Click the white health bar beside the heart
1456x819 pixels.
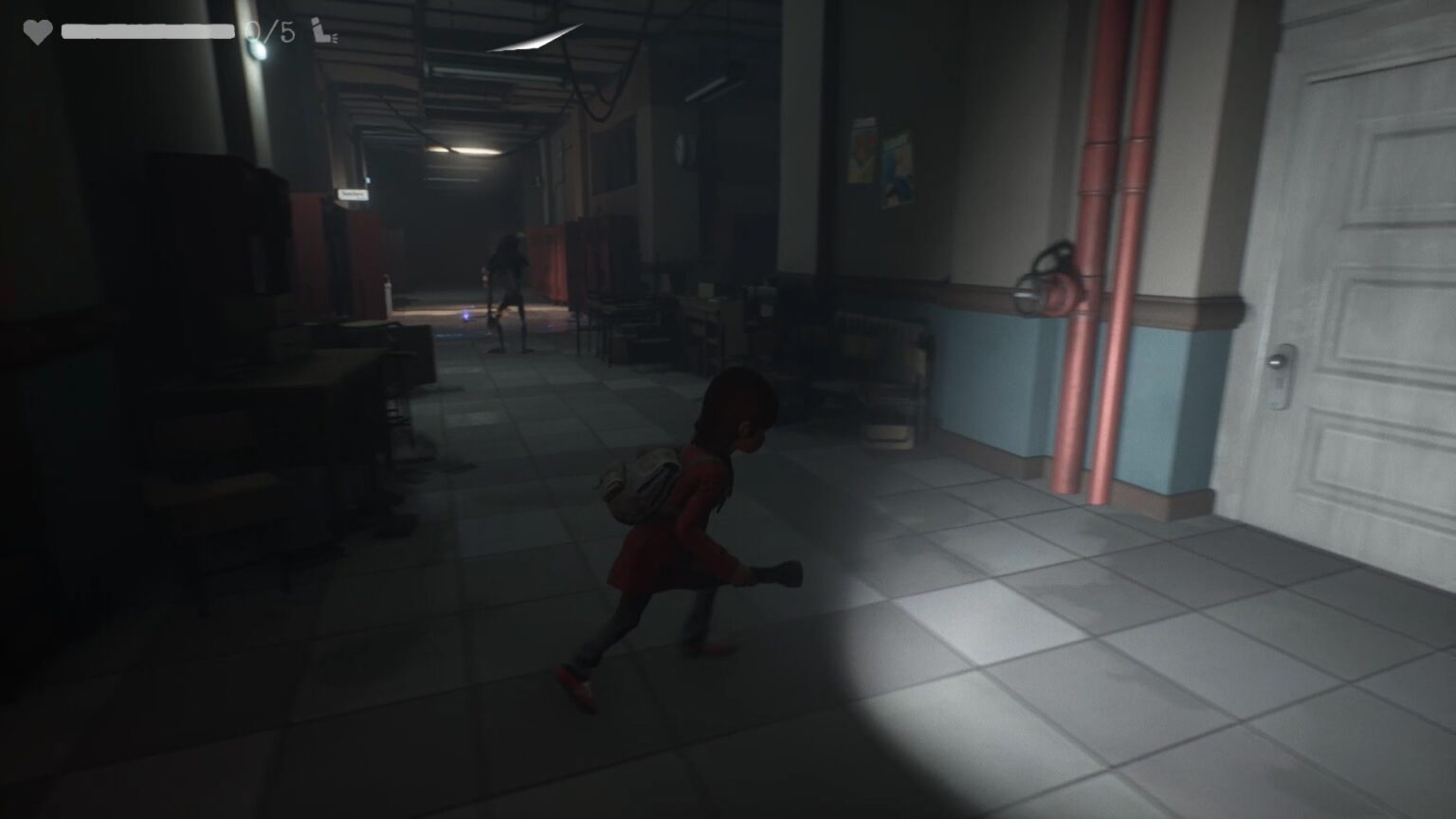pos(147,29)
